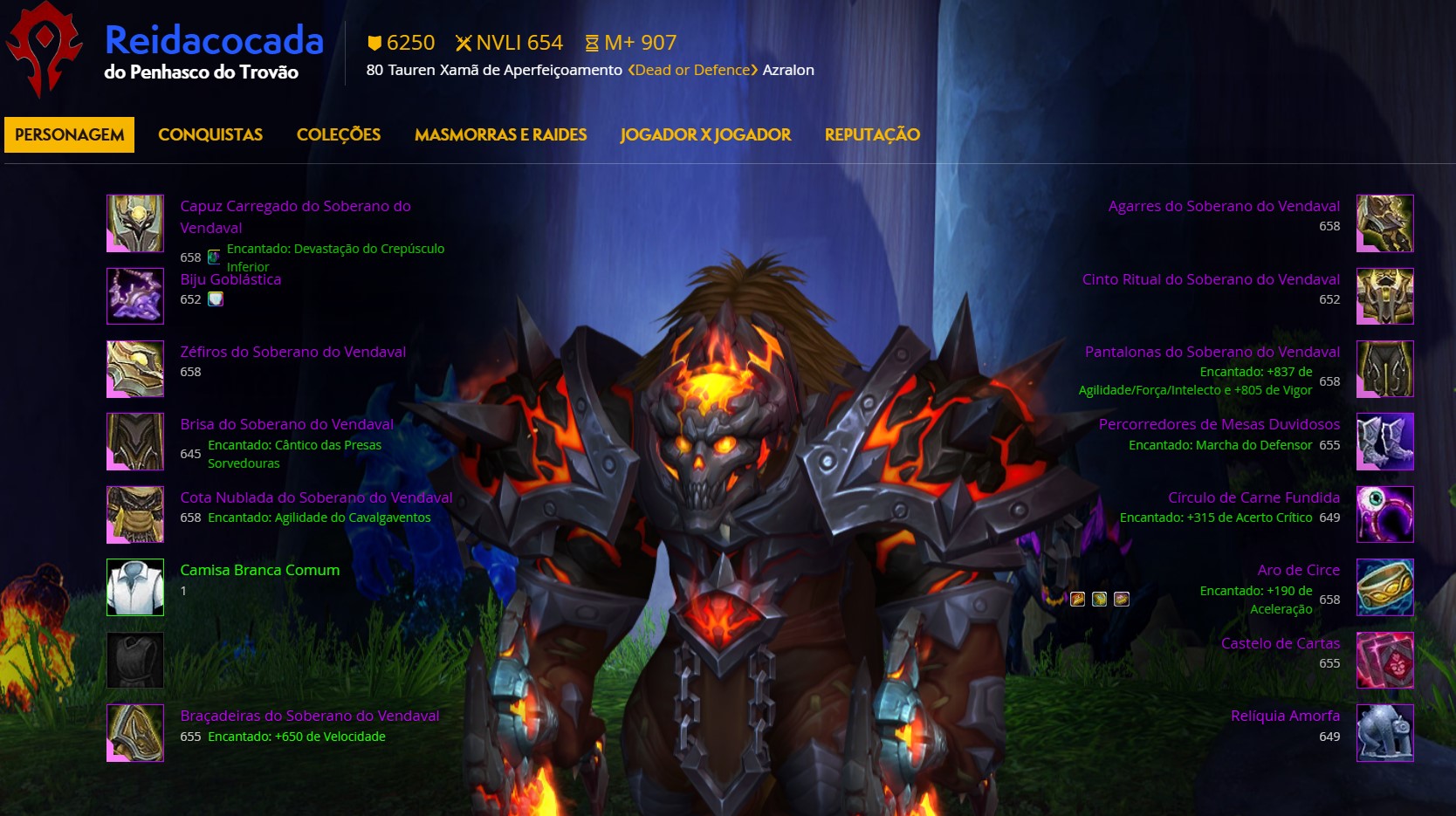The height and width of the screenshot is (816, 1456).
Task: Select the first gem socket near Aro de Circe
Action: (x=1076, y=599)
